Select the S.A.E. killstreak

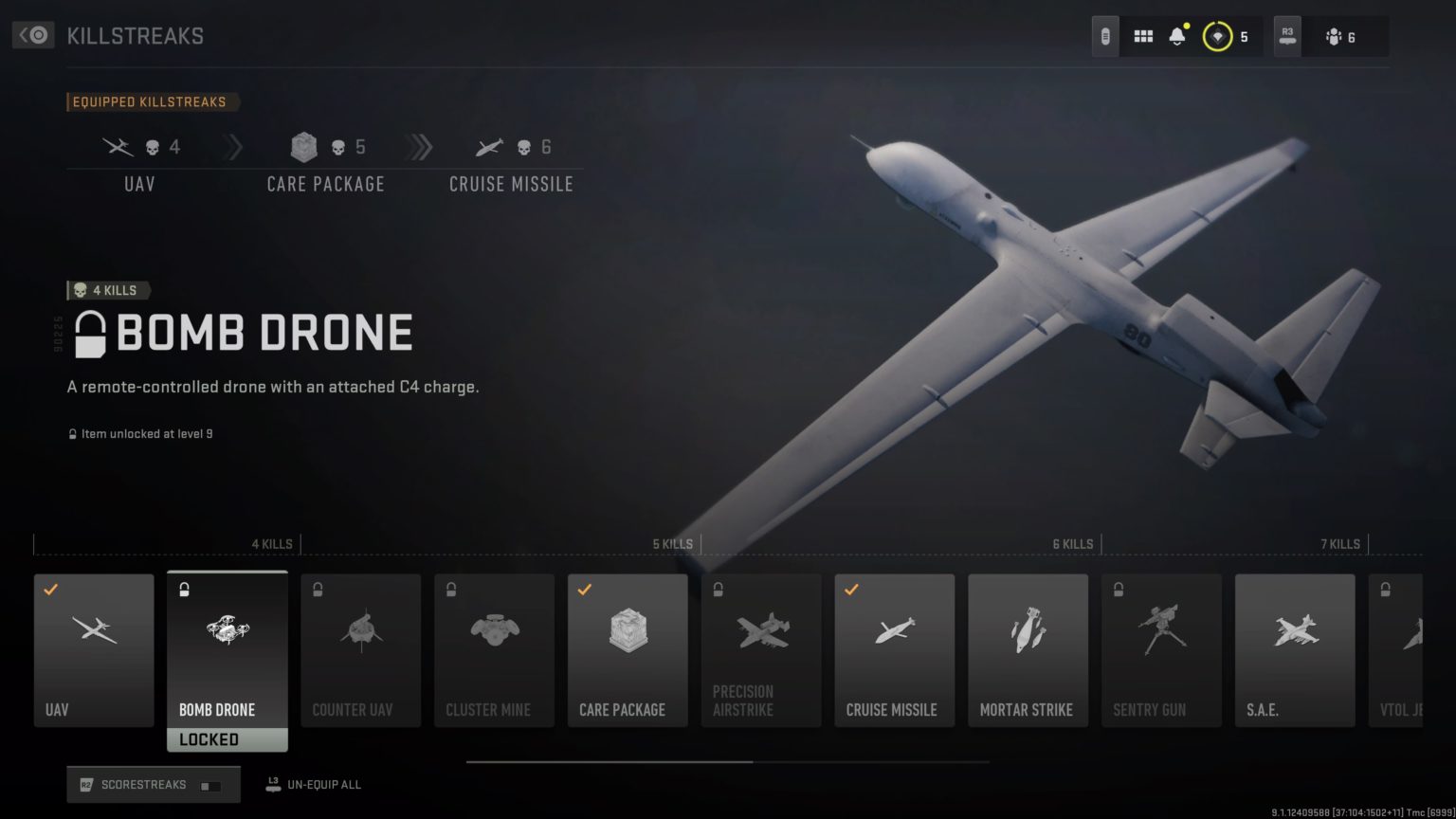coord(1295,650)
